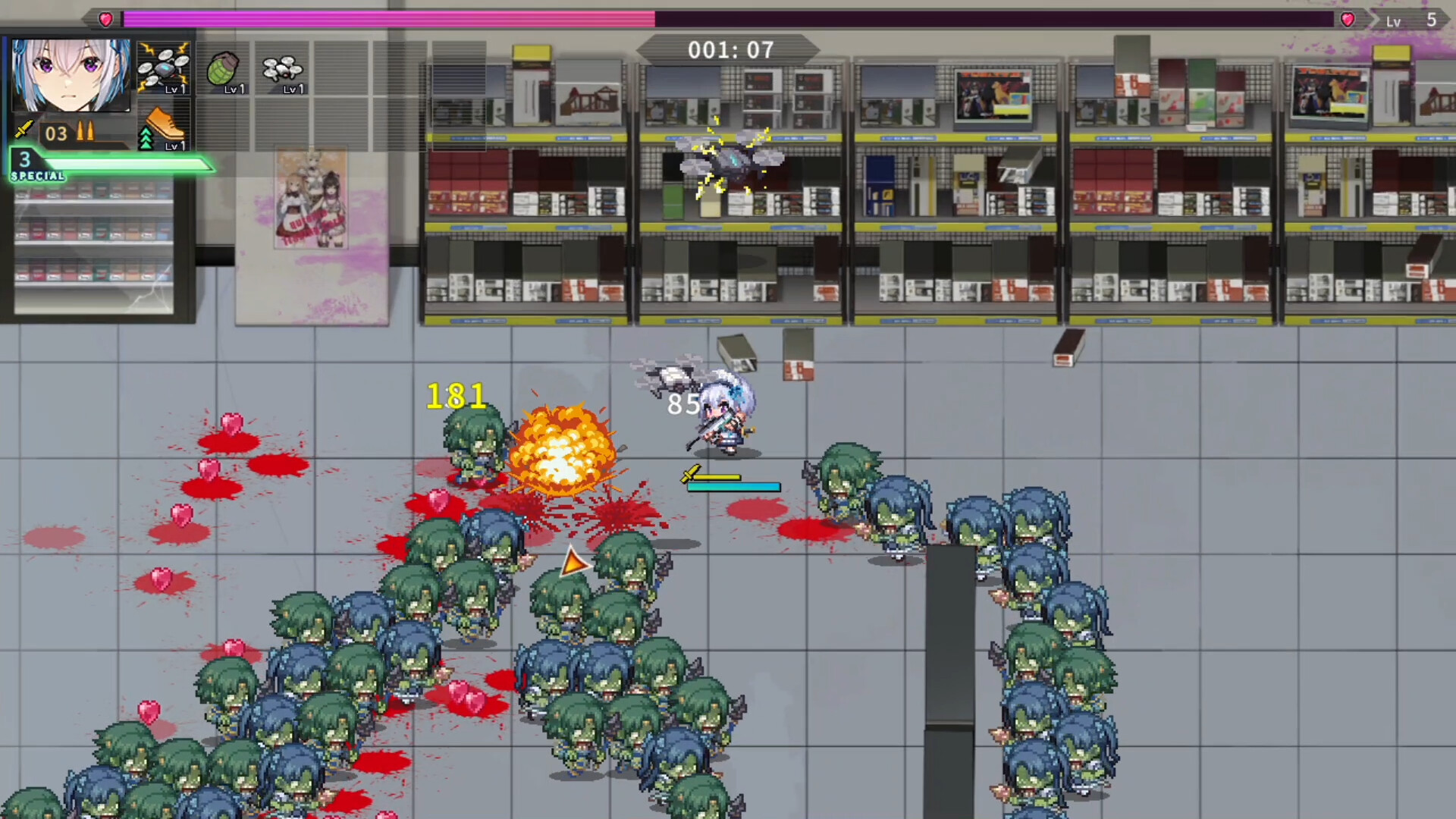The width and height of the screenshot is (1456, 819).
Task: Expand the mission timer showing 001:07
Action: point(730,50)
